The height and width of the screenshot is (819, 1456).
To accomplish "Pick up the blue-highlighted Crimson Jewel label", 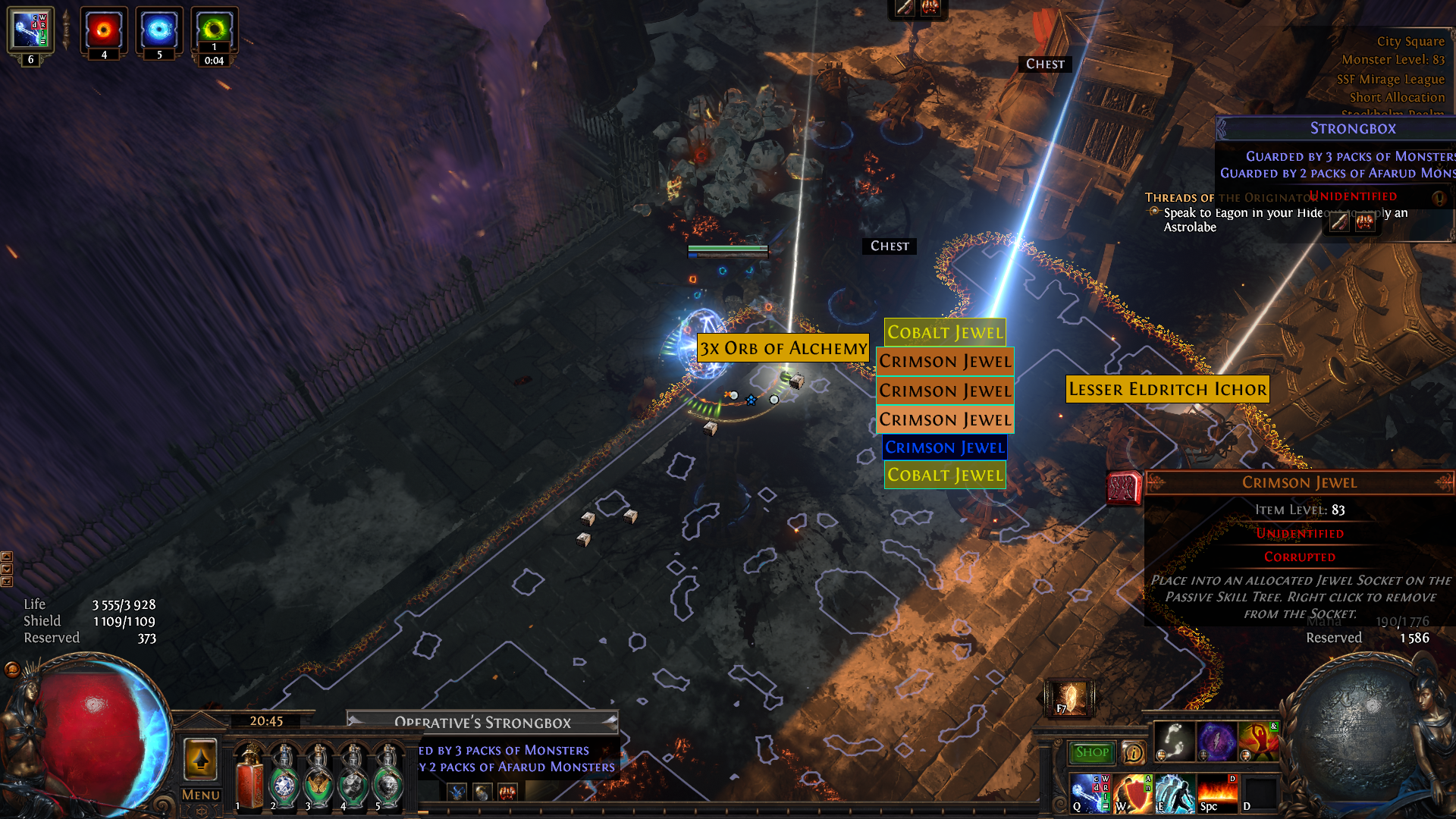I will click(x=945, y=447).
